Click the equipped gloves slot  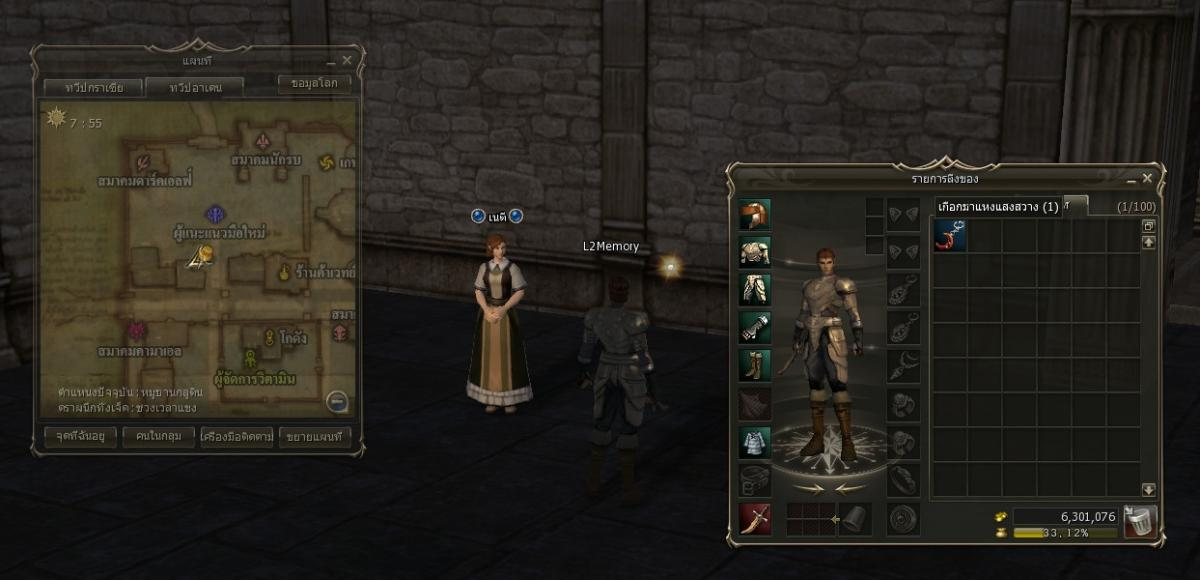pyautogui.click(x=755, y=327)
